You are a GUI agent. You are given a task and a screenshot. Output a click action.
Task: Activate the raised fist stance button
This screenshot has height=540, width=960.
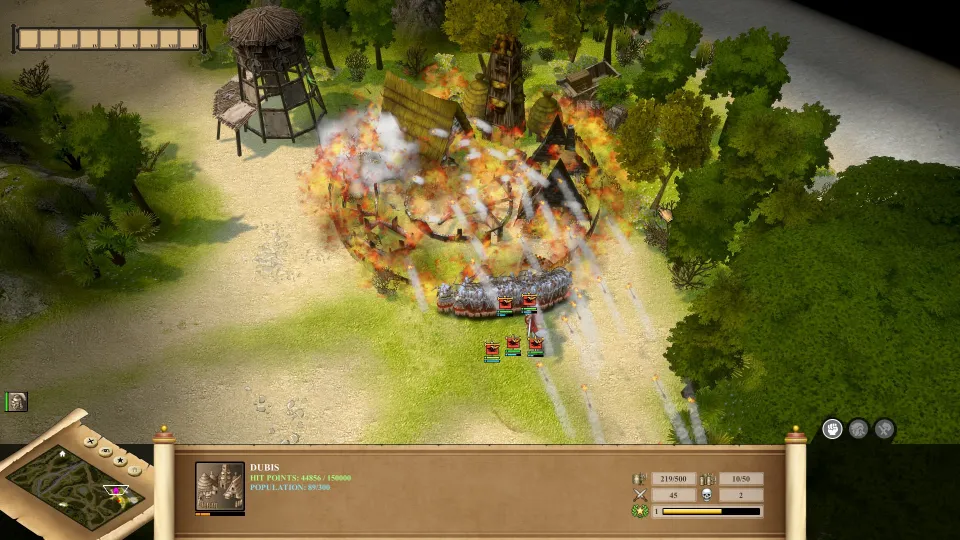coord(832,429)
